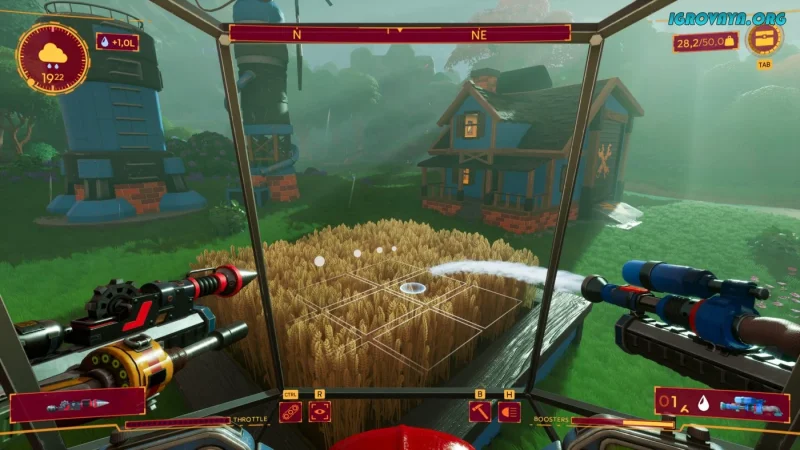
Task: Activate the chain link mode icon
Action: (x=290, y=411)
